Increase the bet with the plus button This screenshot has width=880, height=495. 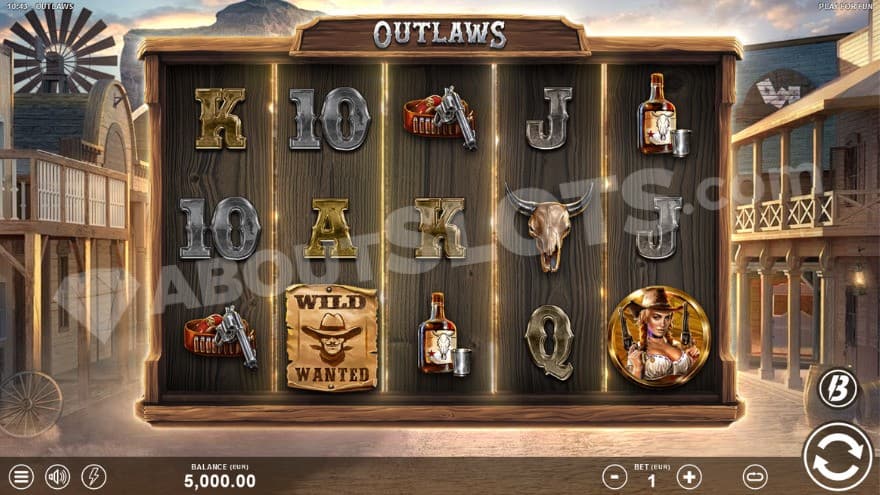(x=689, y=477)
